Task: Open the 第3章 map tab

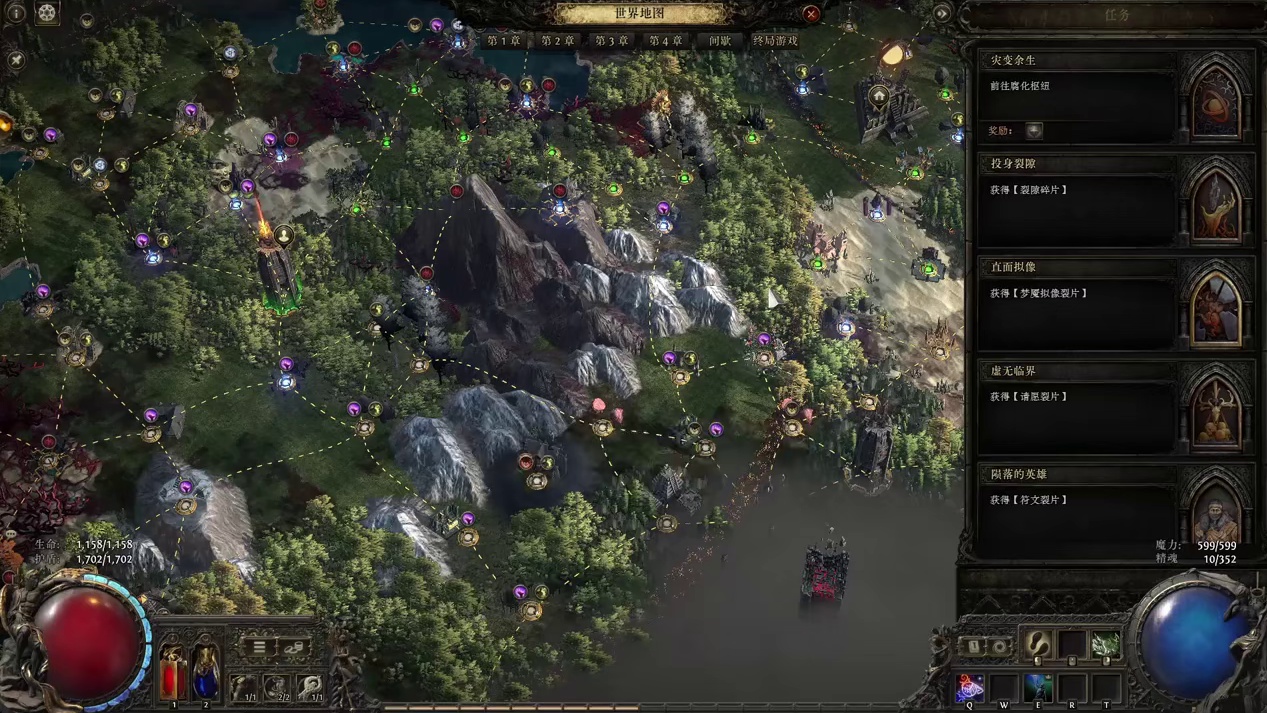Action: 612,41
